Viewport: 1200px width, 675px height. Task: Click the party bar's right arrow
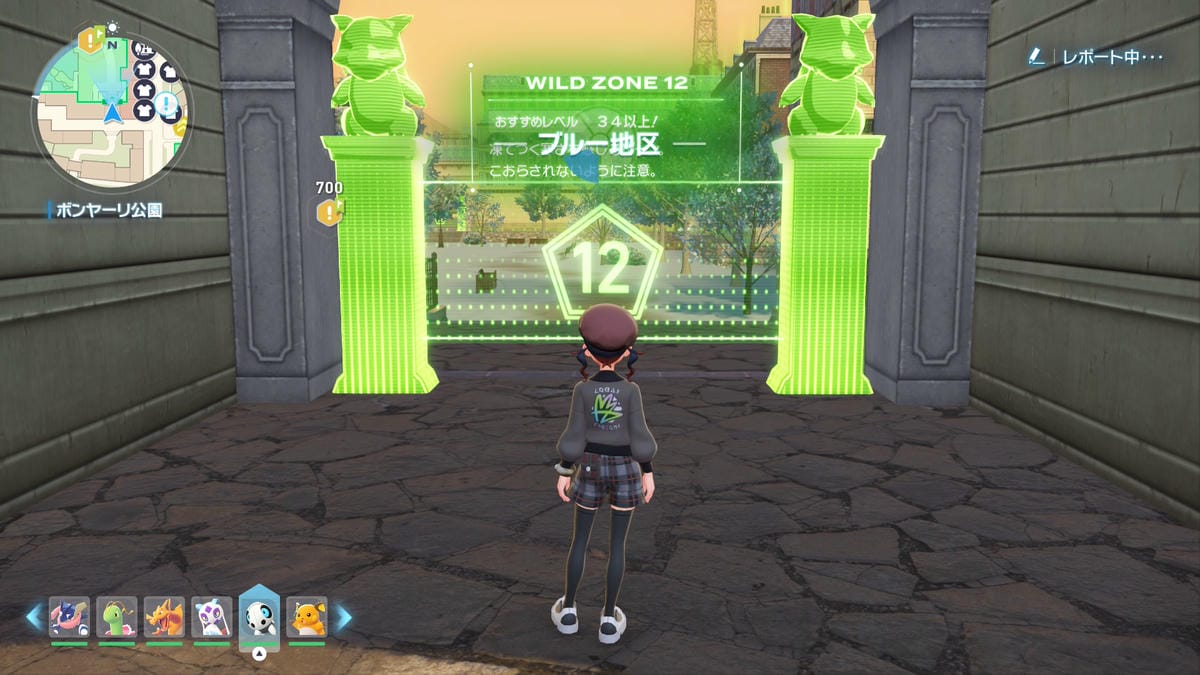(x=343, y=617)
